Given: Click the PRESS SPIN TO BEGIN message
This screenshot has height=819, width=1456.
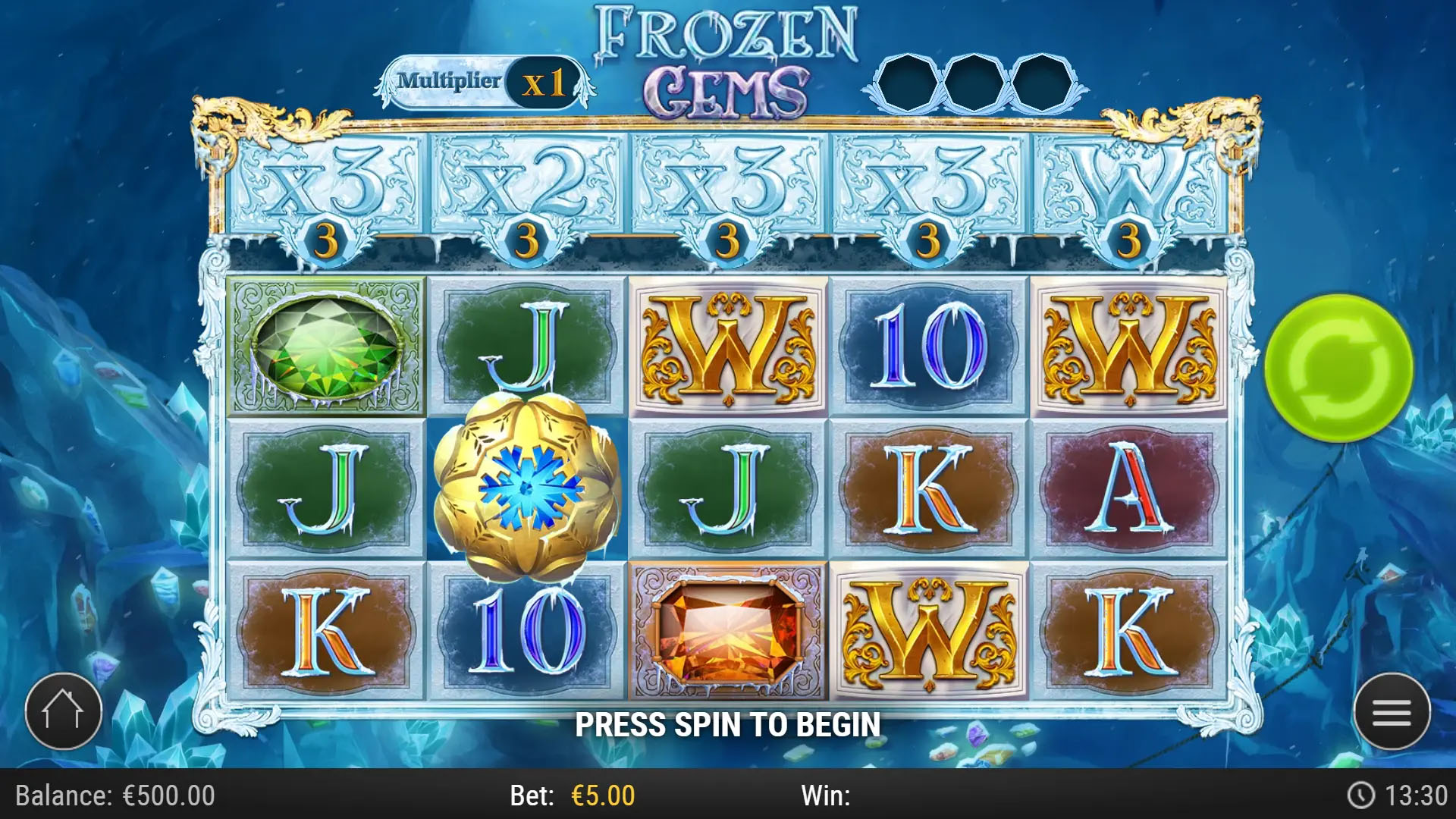Looking at the screenshot, I should (726, 724).
